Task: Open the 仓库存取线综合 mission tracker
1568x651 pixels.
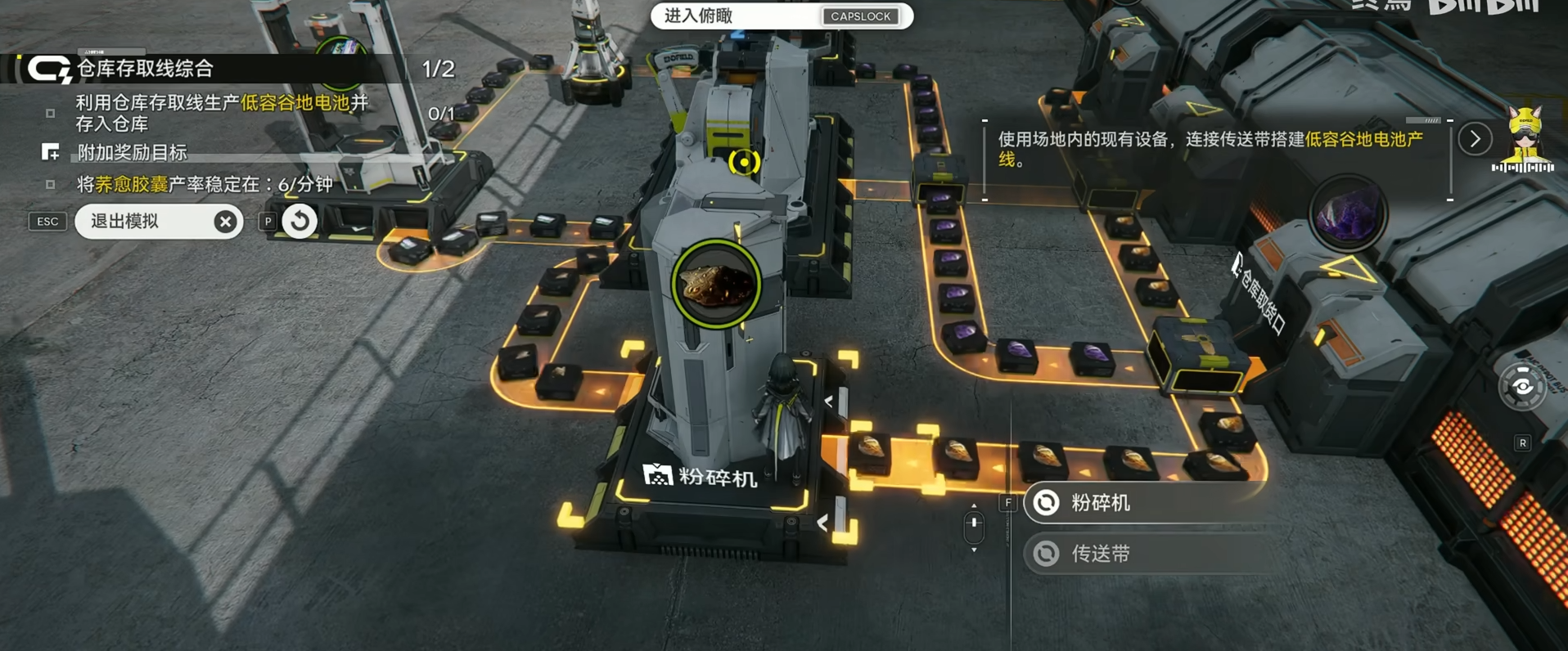Action: (144, 69)
